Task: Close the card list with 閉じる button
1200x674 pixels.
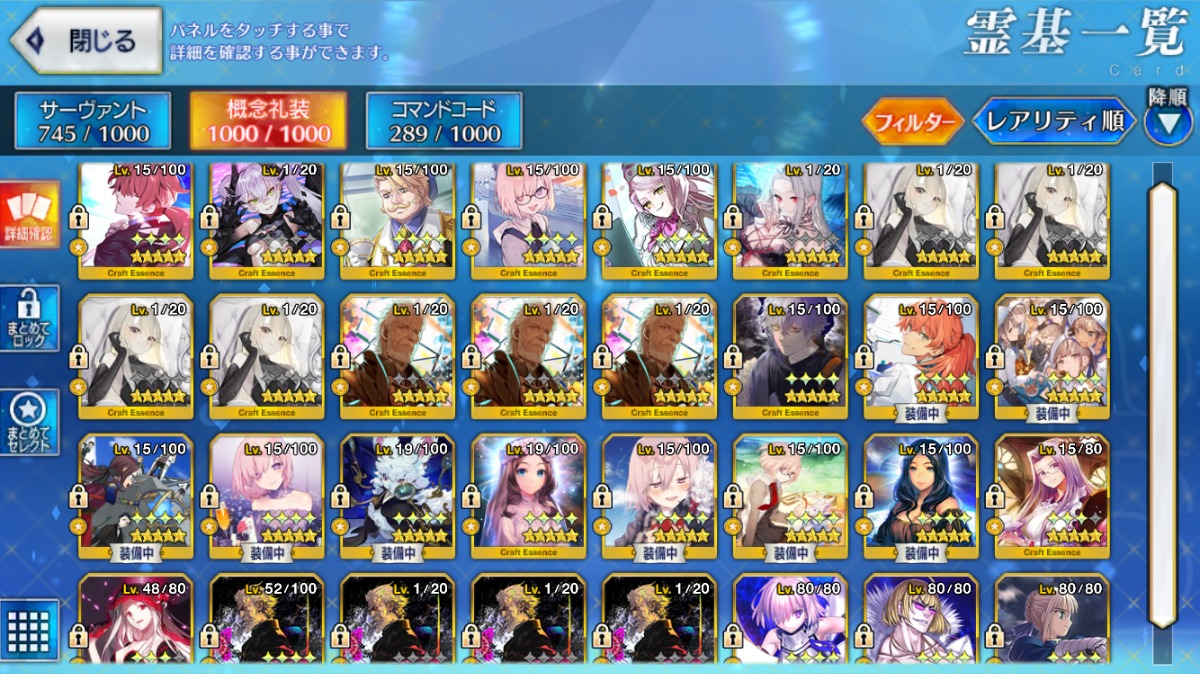Action: click(86, 41)
